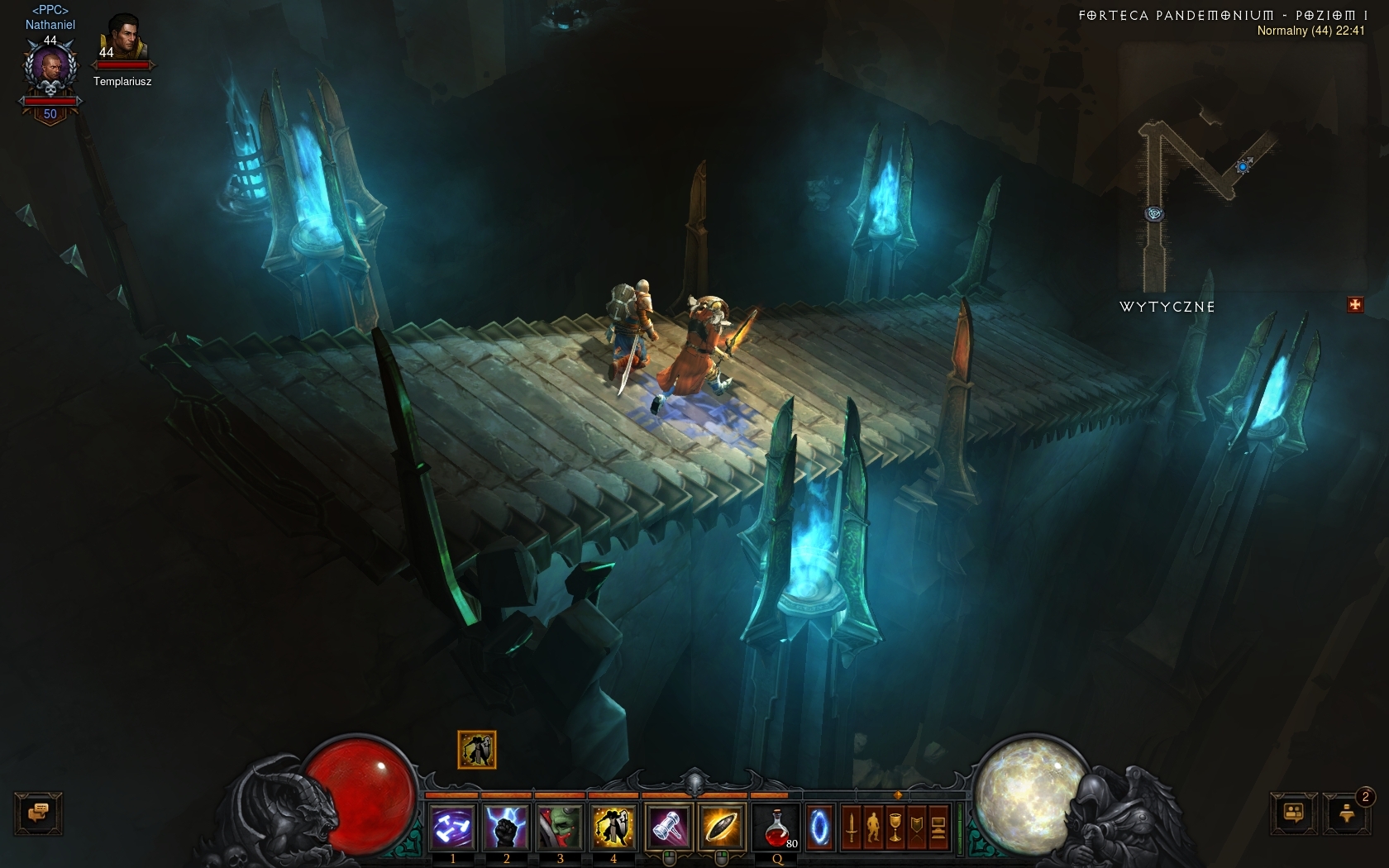Open the inventory sword button
The height and width of the screenshot is (868, 1389).
click(x=852, y=827)
